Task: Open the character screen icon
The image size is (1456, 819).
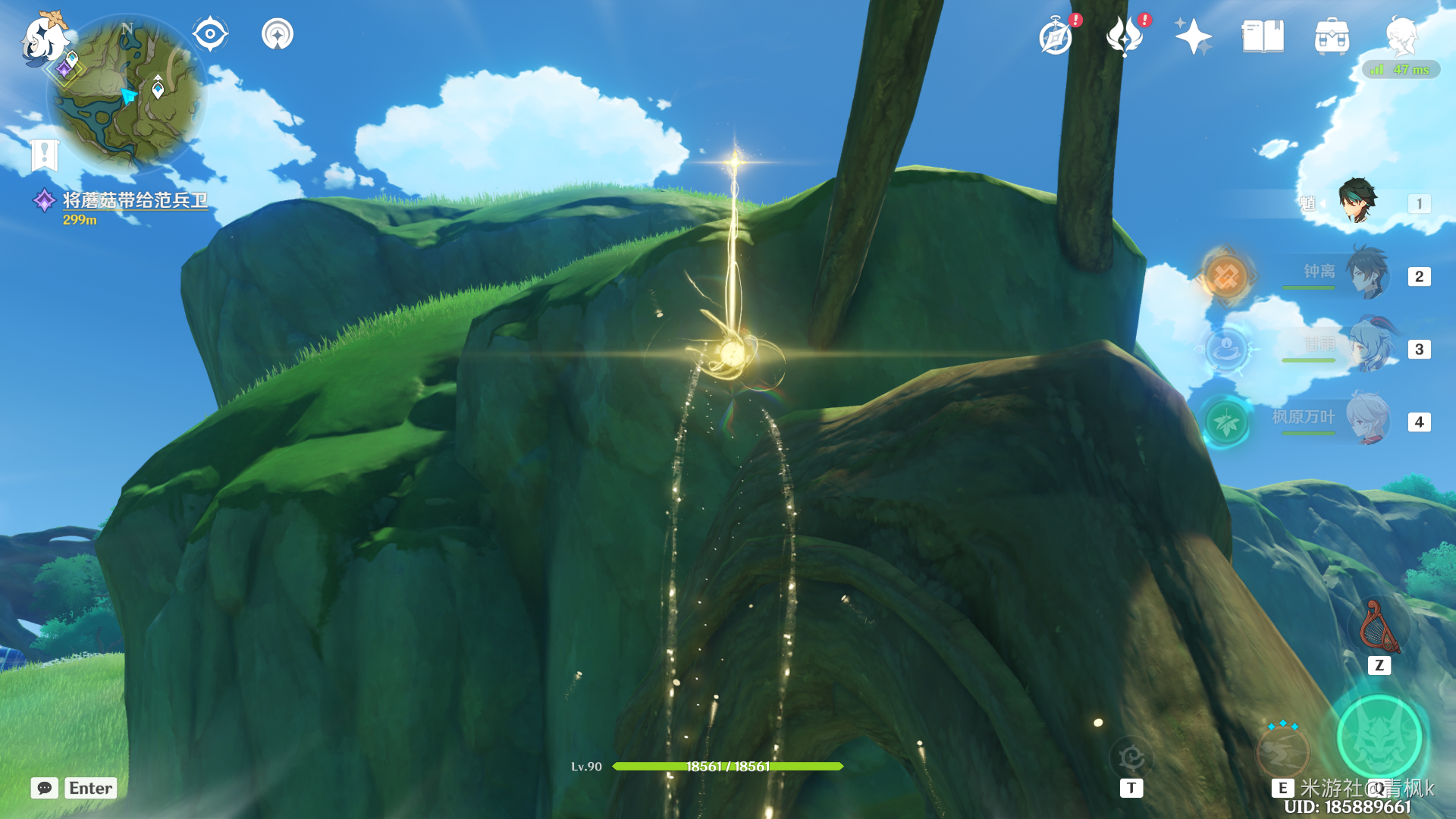Action: 1401,36
